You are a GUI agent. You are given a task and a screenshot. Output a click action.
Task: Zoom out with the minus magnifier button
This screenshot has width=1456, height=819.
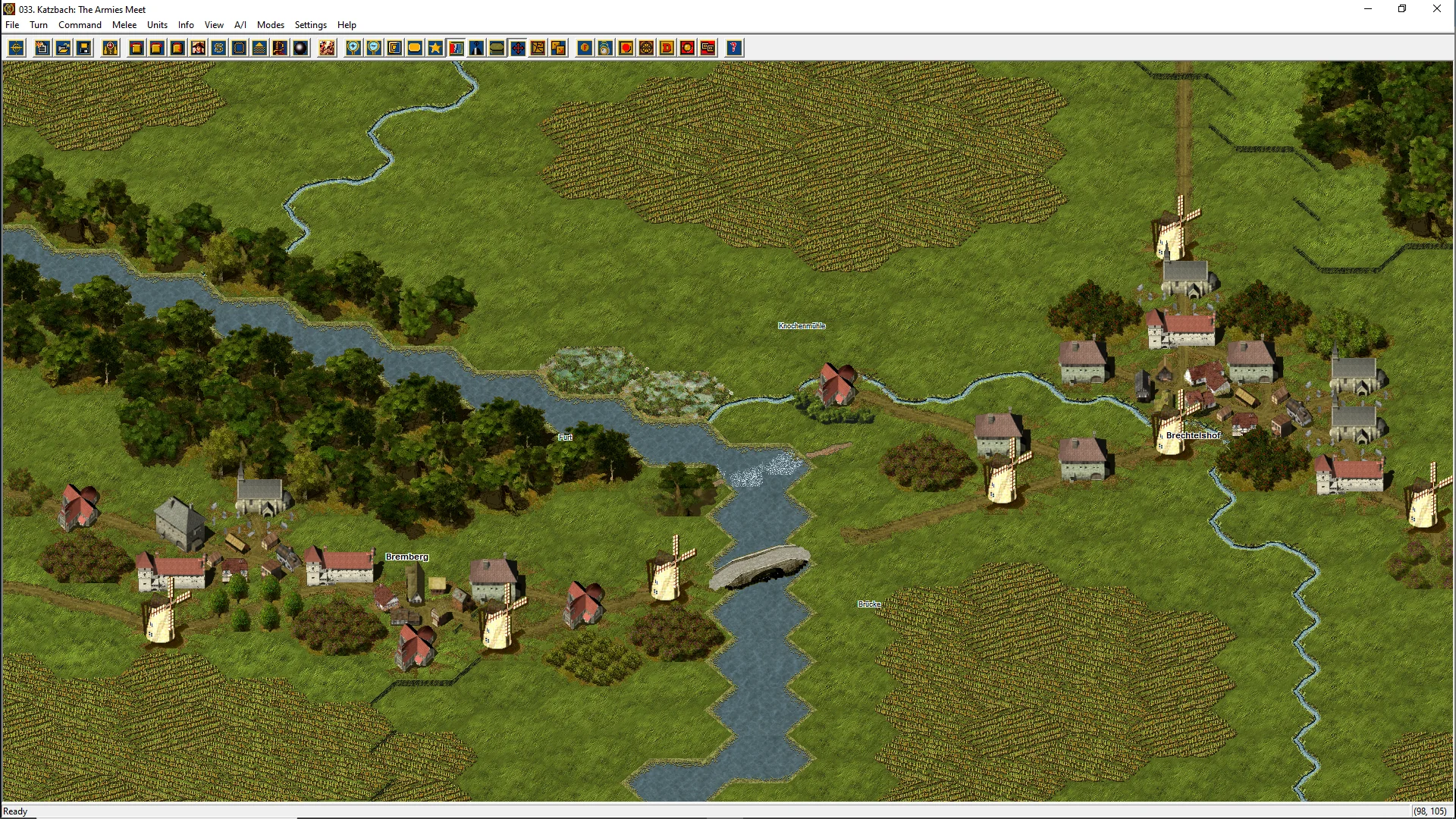point(374,49)
